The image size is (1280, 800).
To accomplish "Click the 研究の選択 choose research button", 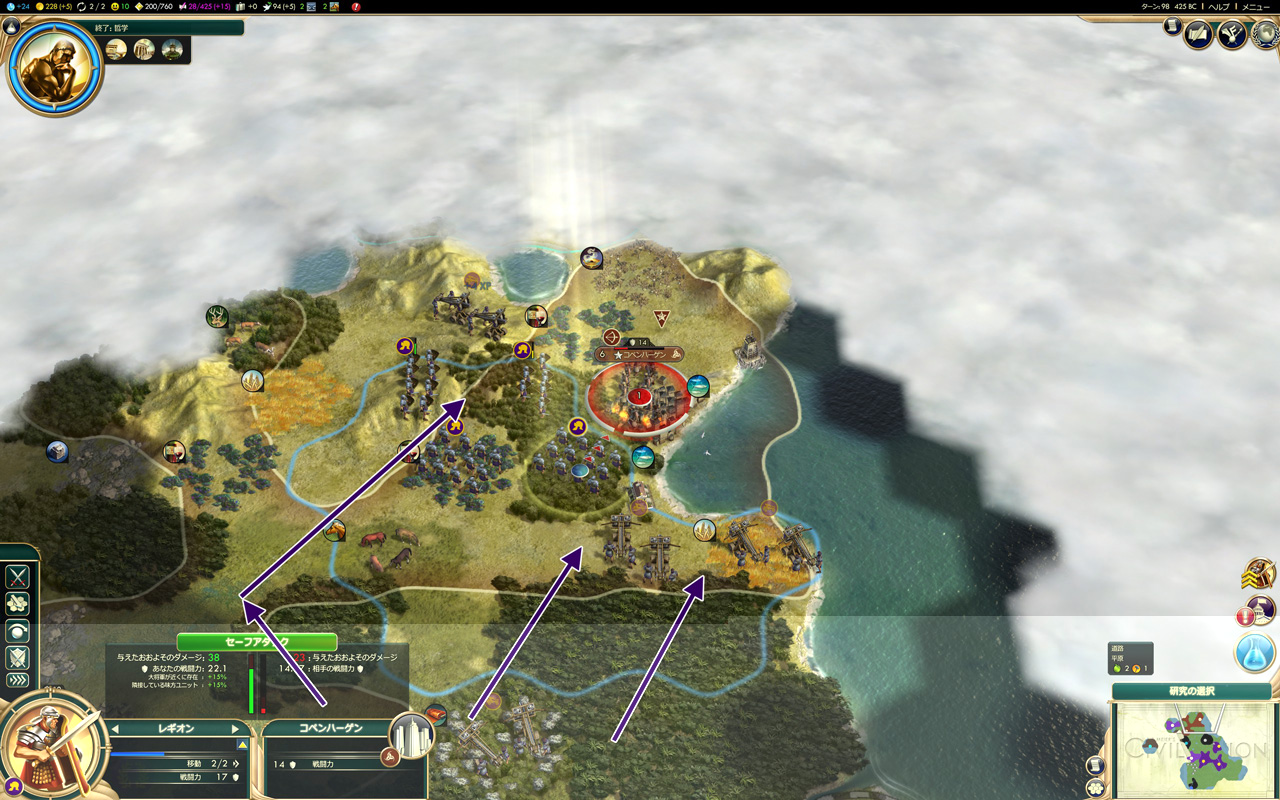I will click(1191, 691).
